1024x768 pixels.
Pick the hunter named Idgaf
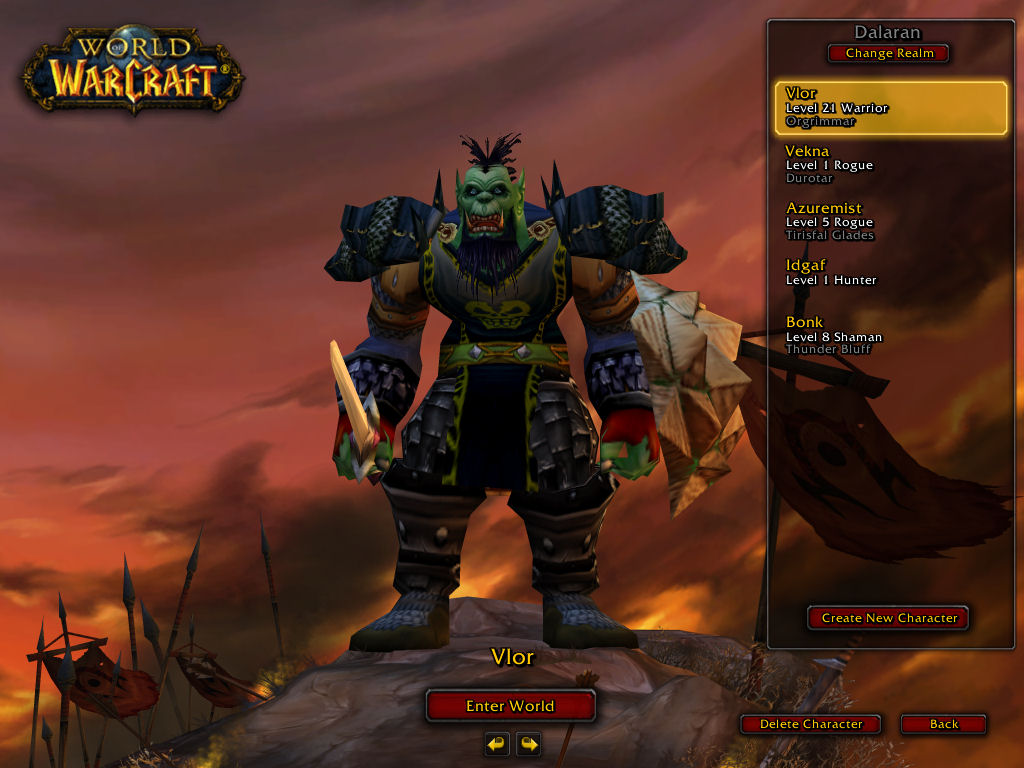[888, 272]
